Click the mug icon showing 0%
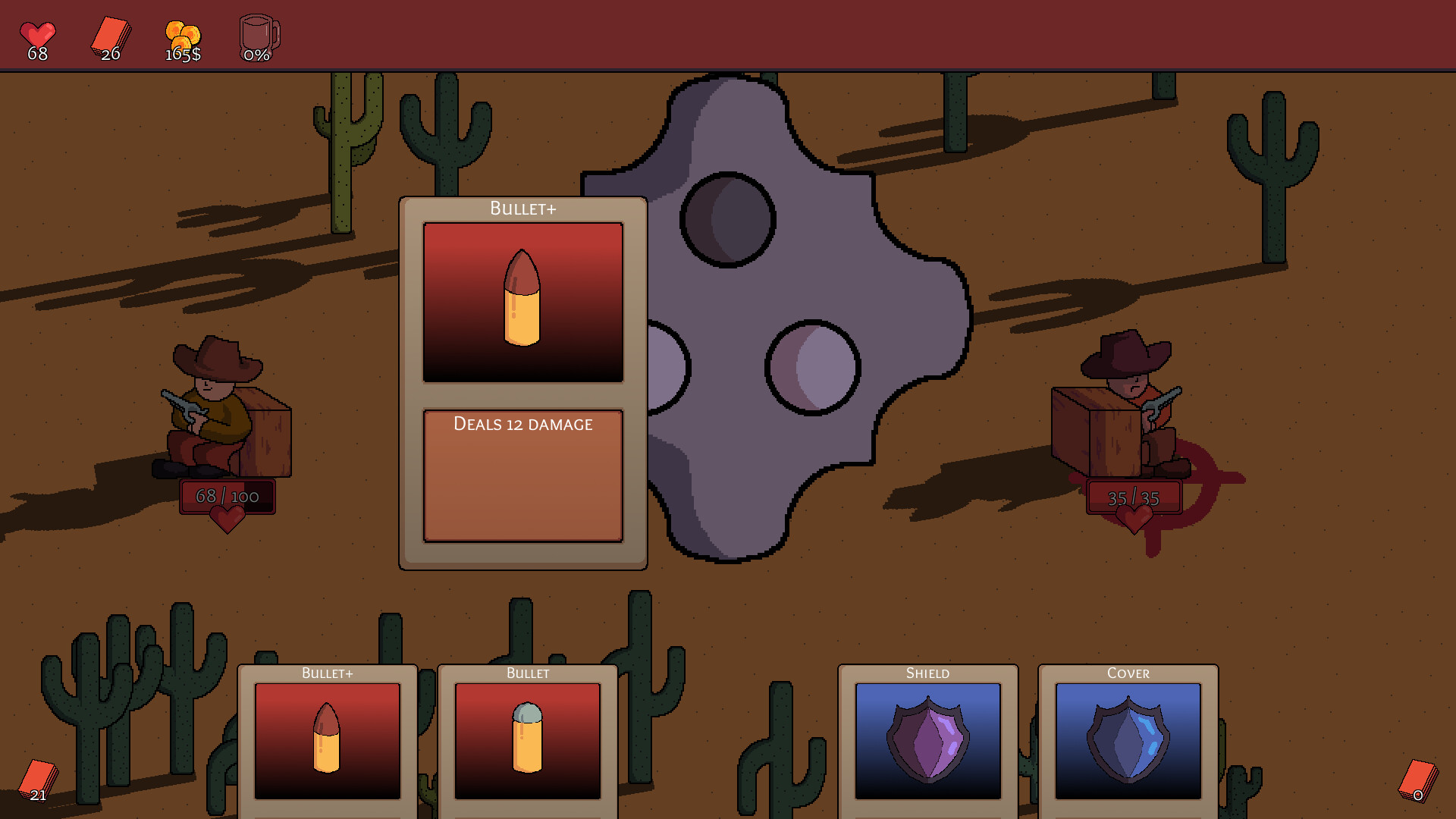1456x819 pixels. [258, 34]
